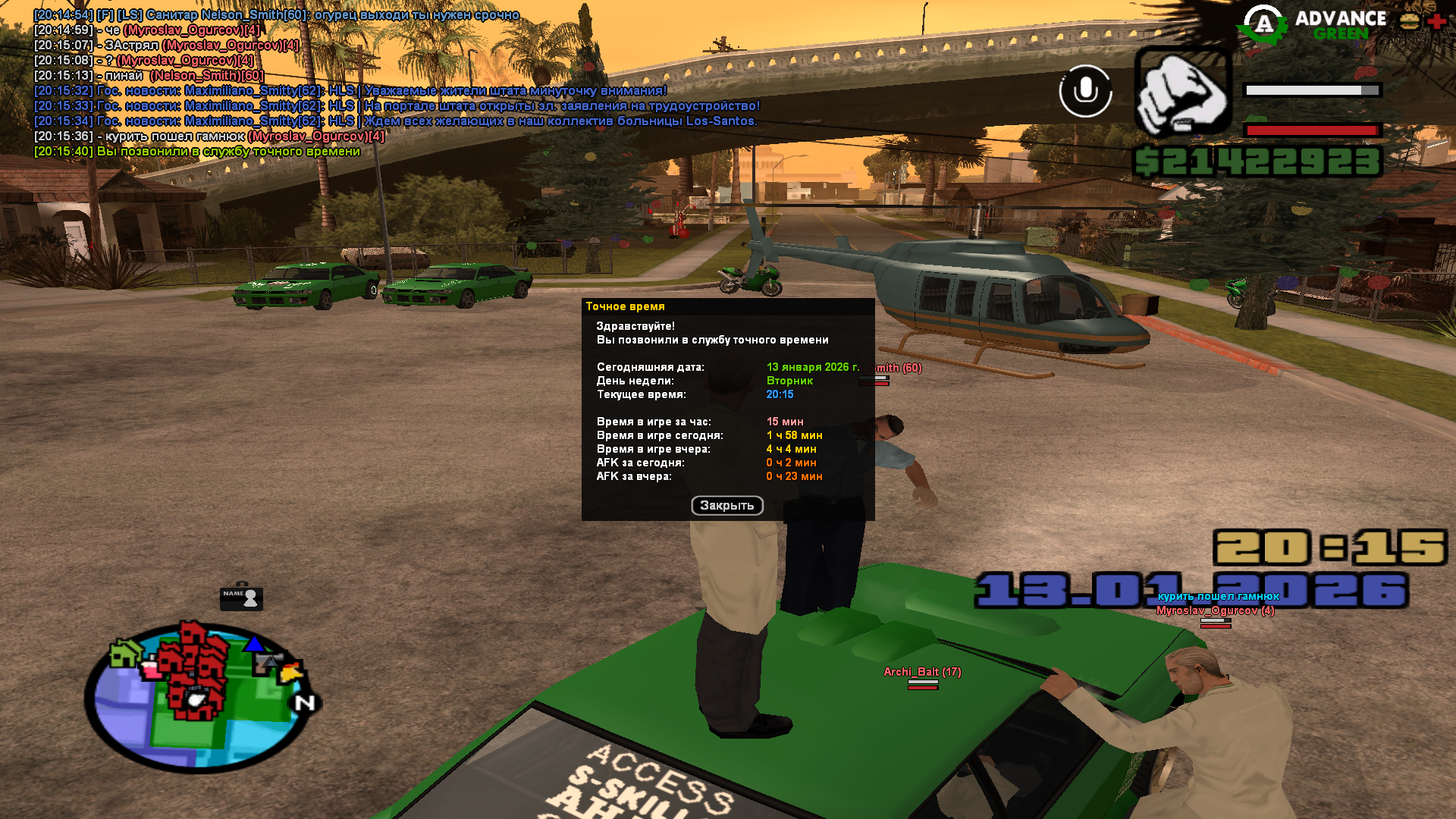Click the circular radar minimap

(x=199, y=695)
